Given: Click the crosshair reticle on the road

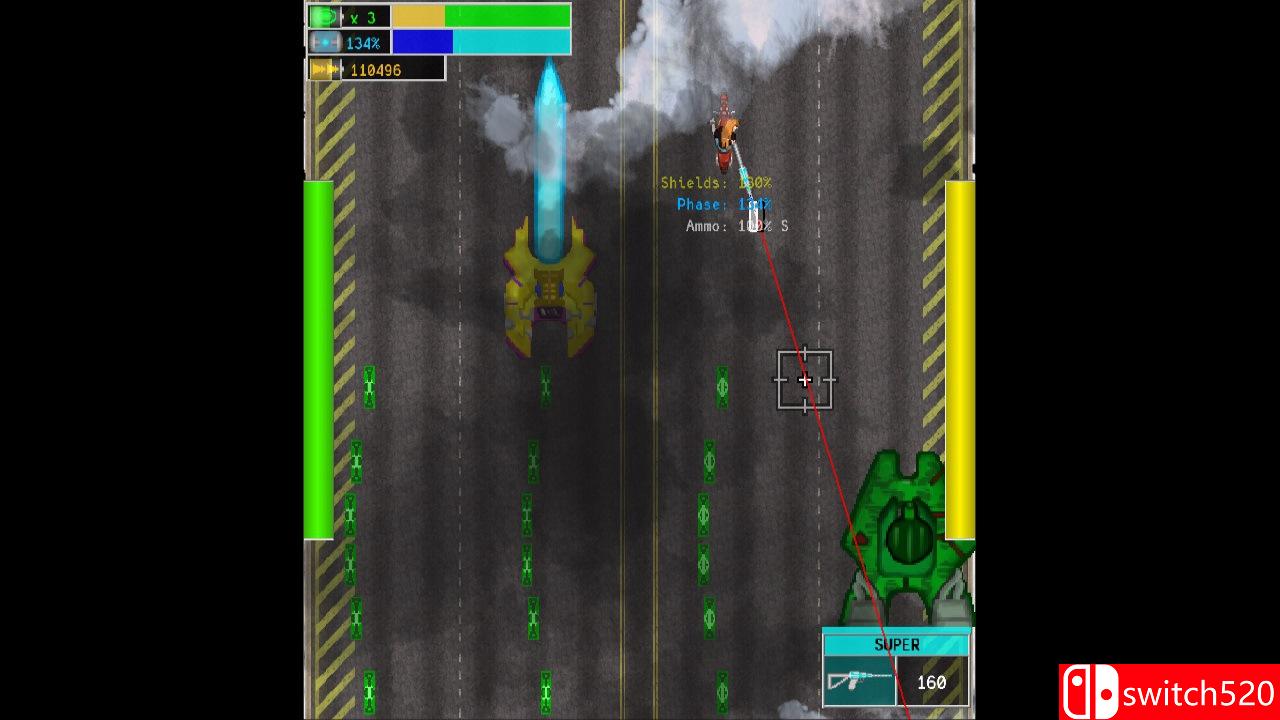Looking at the screenshot, I should click(806, 380).
